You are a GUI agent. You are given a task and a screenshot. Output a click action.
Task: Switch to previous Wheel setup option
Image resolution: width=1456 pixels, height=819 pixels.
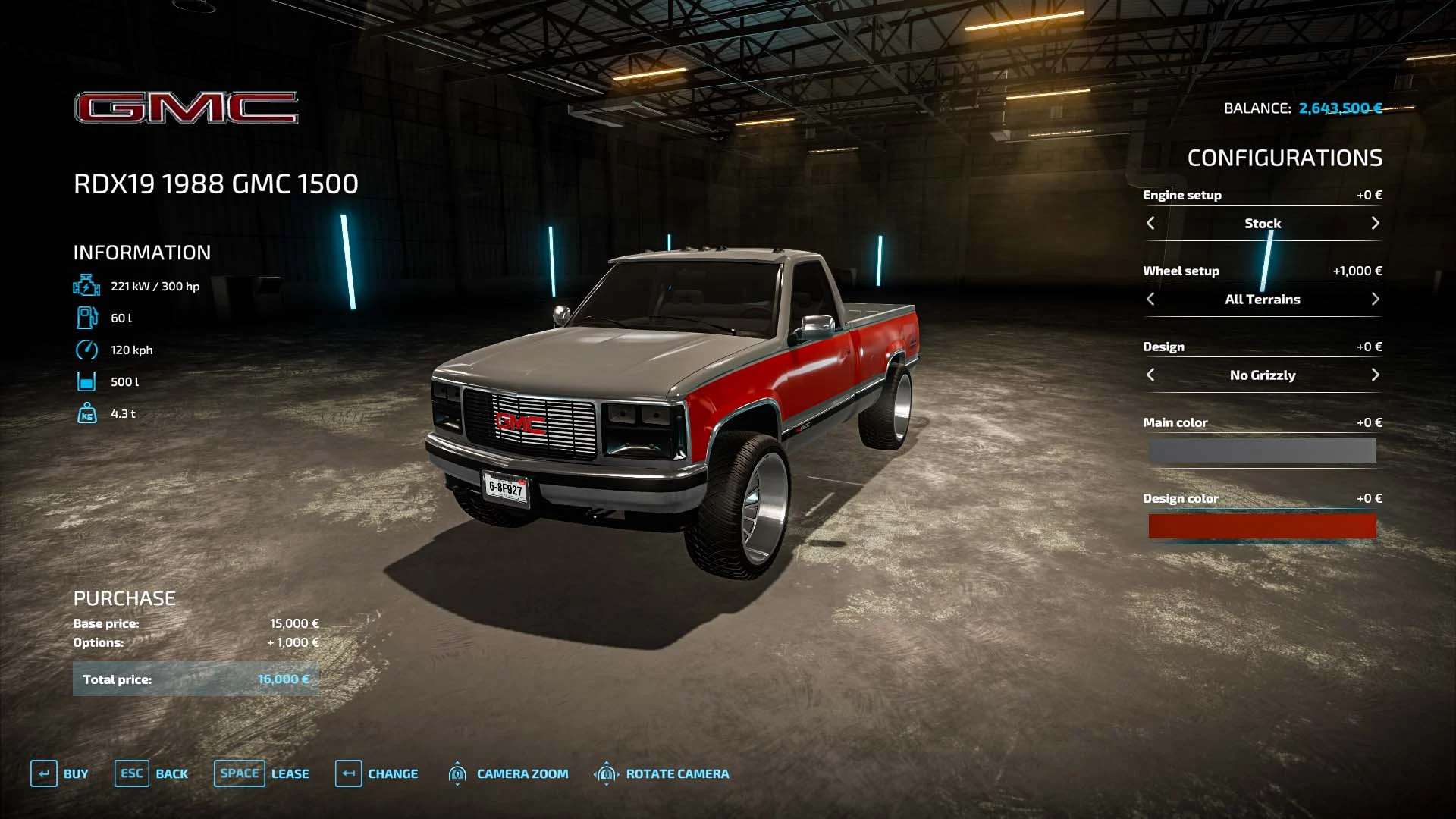point(1150,299)
